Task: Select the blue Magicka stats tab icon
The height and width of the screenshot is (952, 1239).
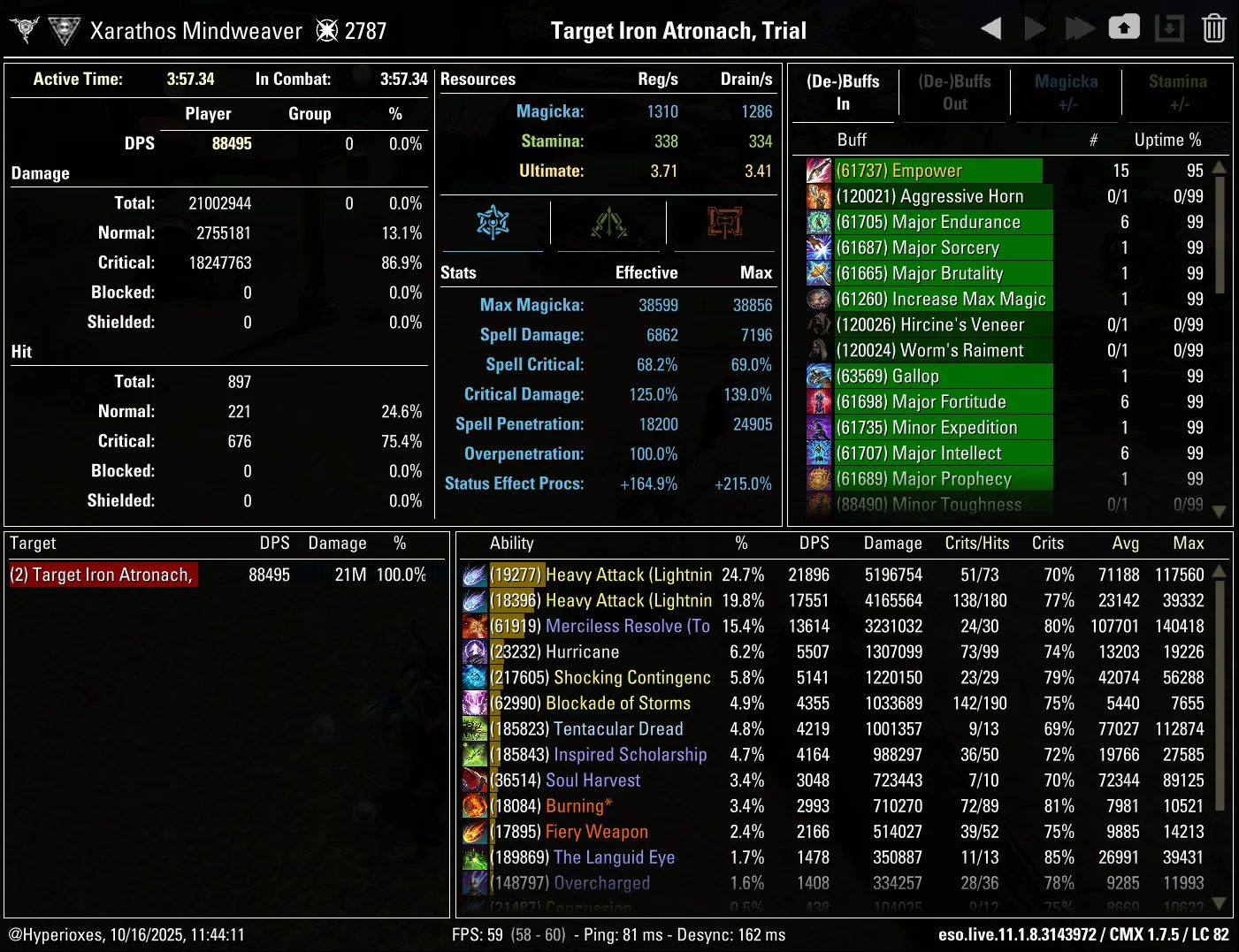Action: [493, 224]
